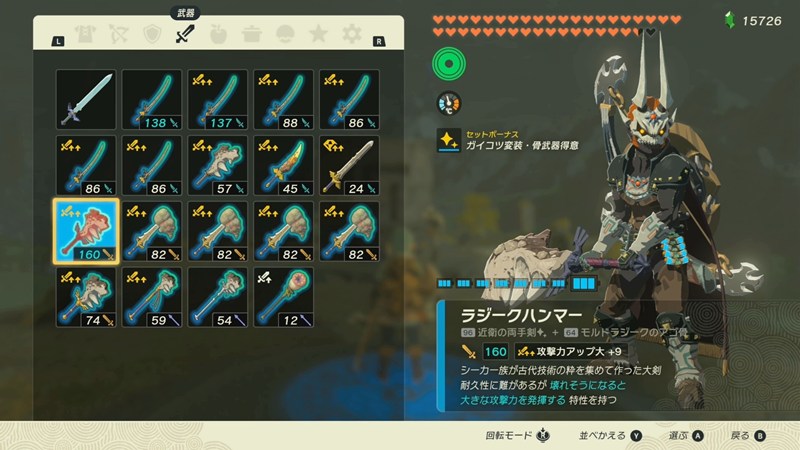Switch to the cooking pot food tab

pos(251,36)
